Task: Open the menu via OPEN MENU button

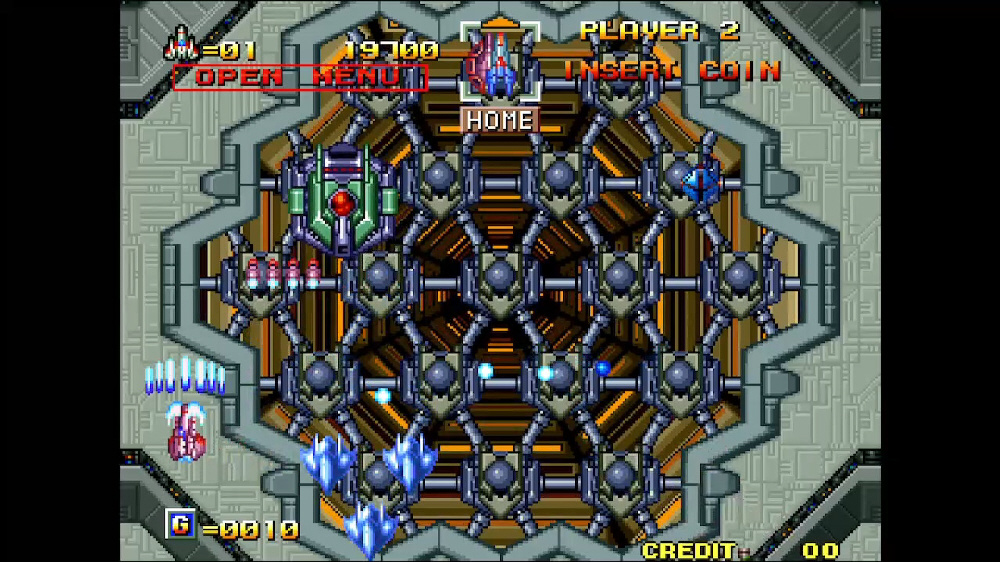Action: (x=300, y=77)
